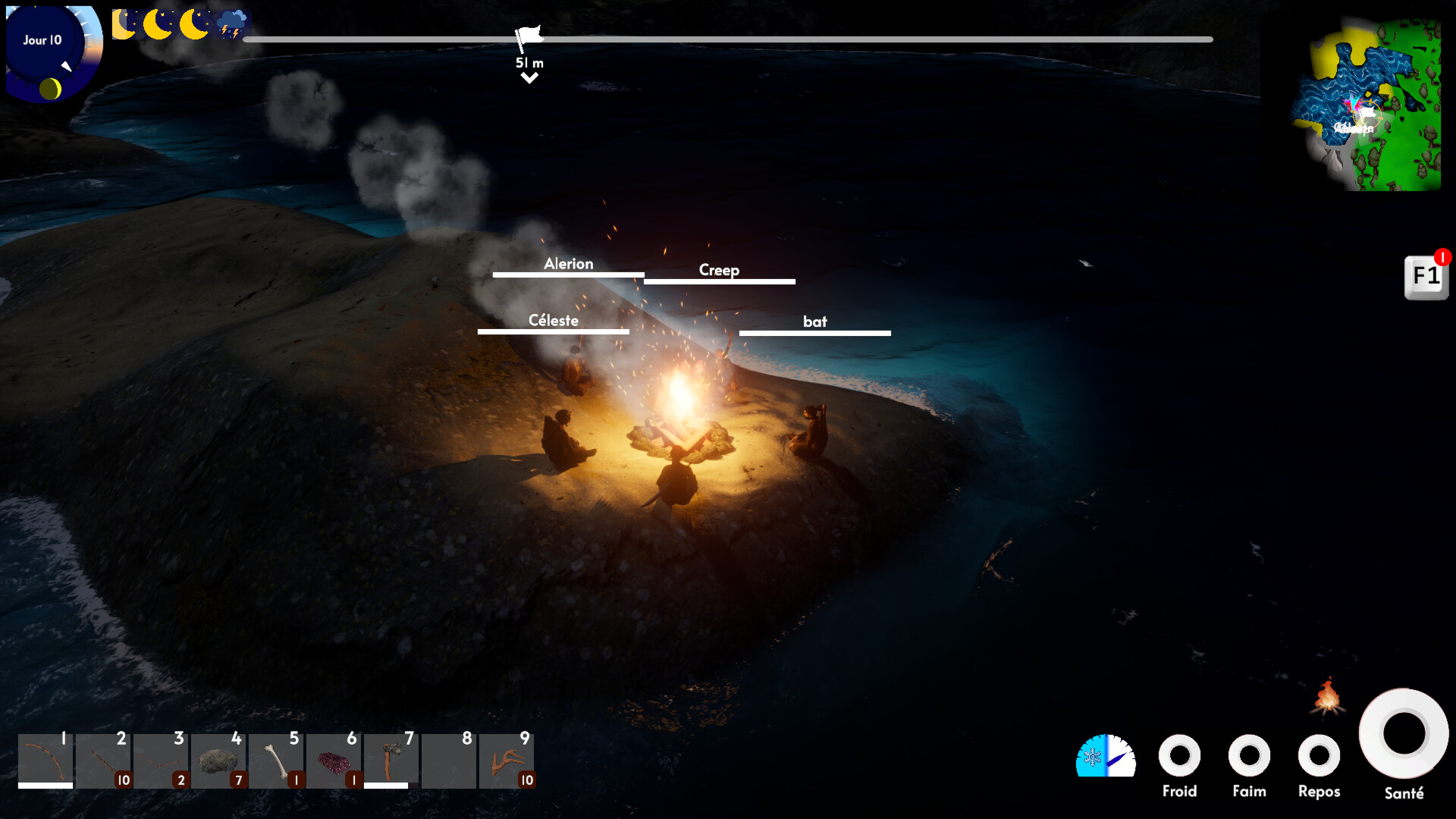Screen dimensions: 1456x819
Task: Click the thunderstorm weather forecast icon
Action: (232, 24)
